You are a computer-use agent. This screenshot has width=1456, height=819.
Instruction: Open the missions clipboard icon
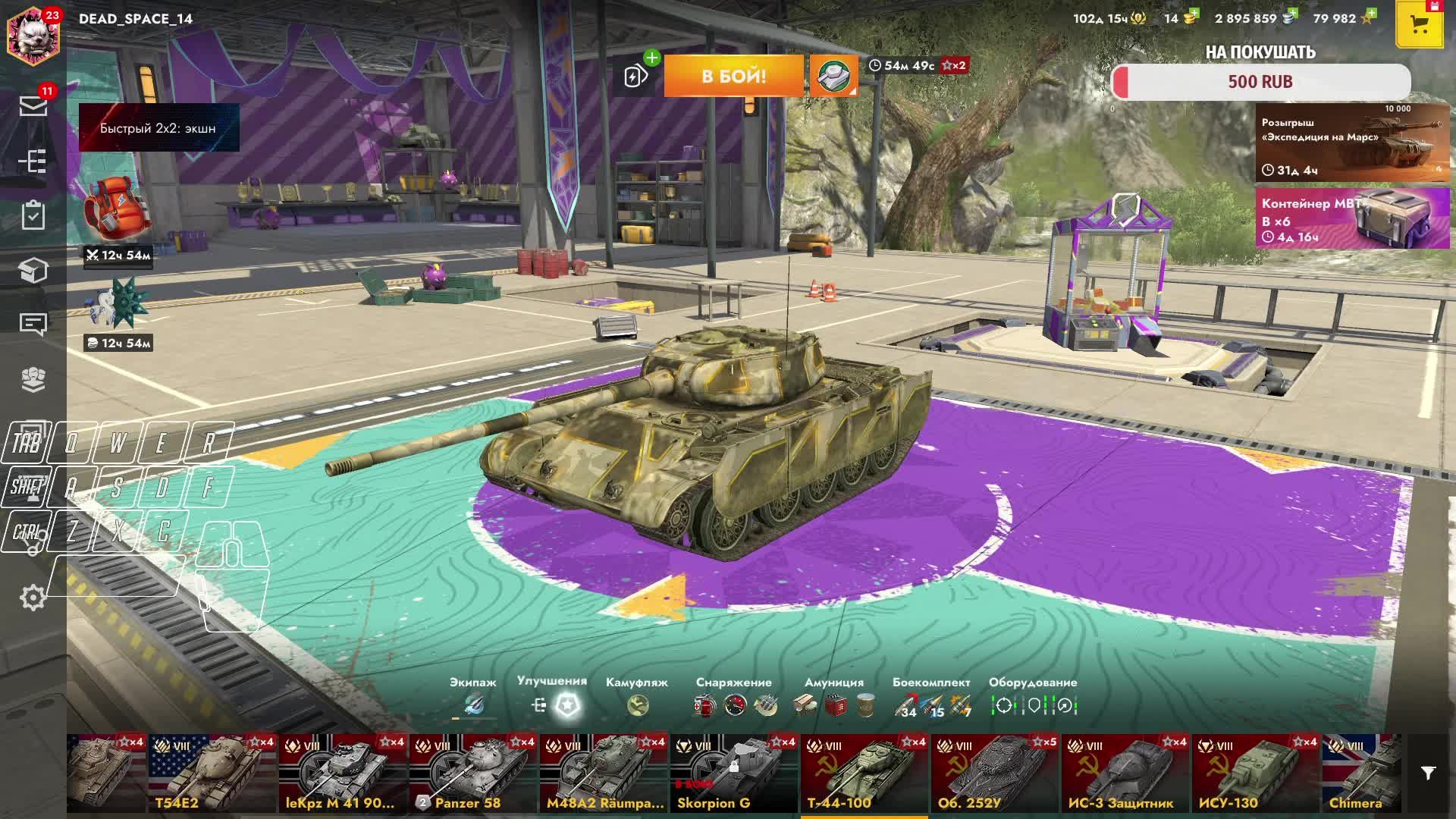pyautogui.click(x=33, y=215)
